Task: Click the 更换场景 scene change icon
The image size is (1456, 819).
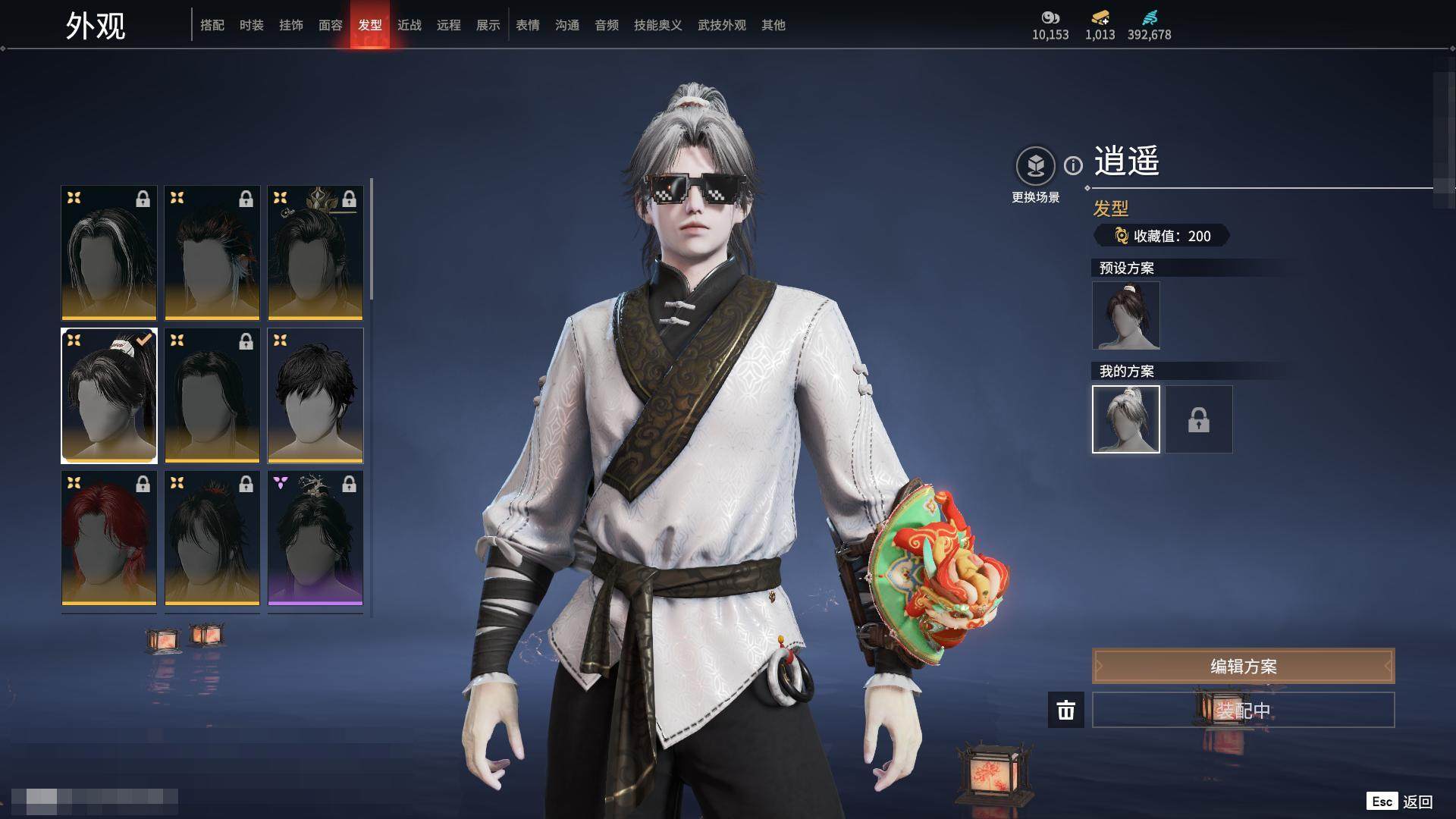Action: click(1035, 165)
